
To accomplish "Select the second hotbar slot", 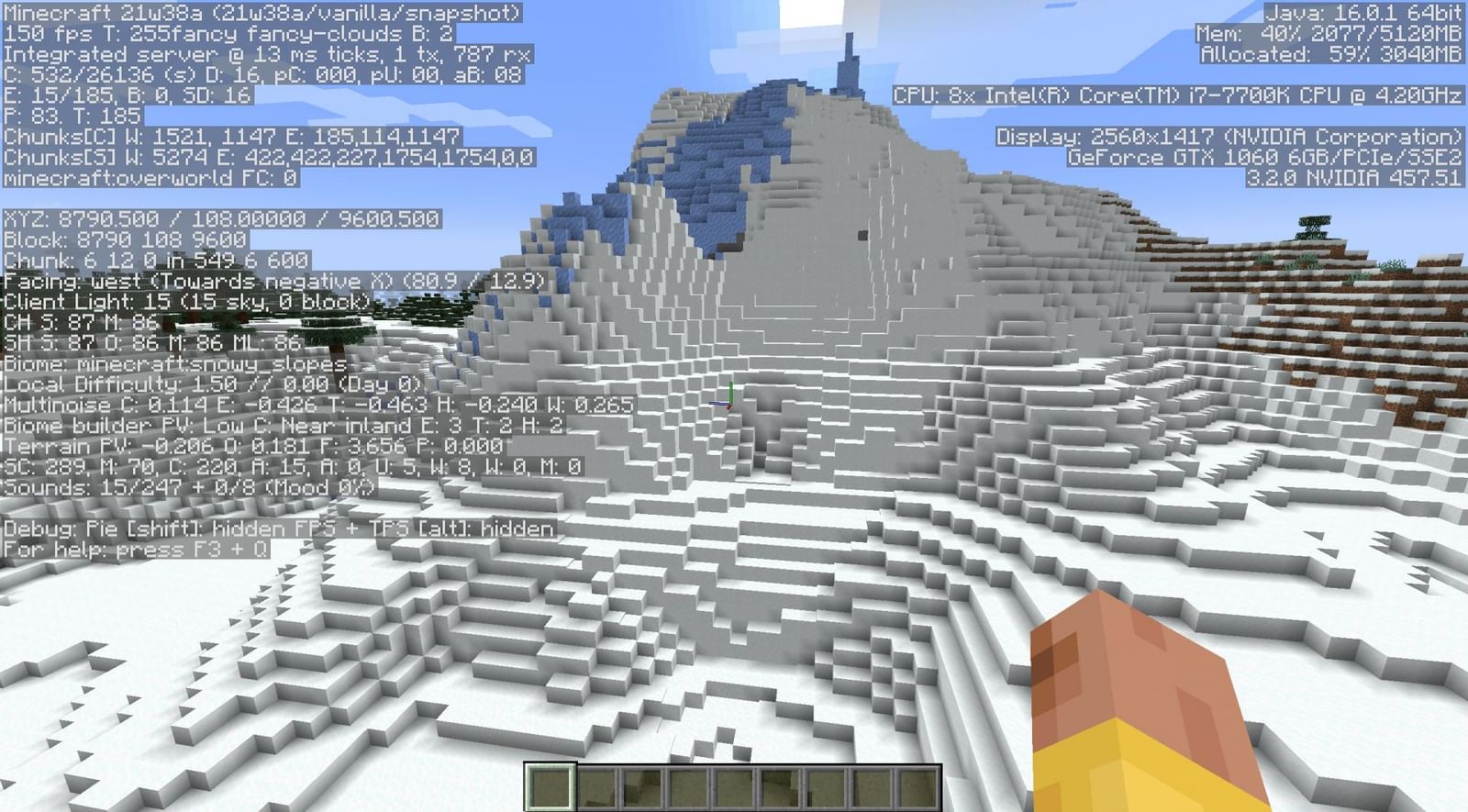I will coord(594,789).
